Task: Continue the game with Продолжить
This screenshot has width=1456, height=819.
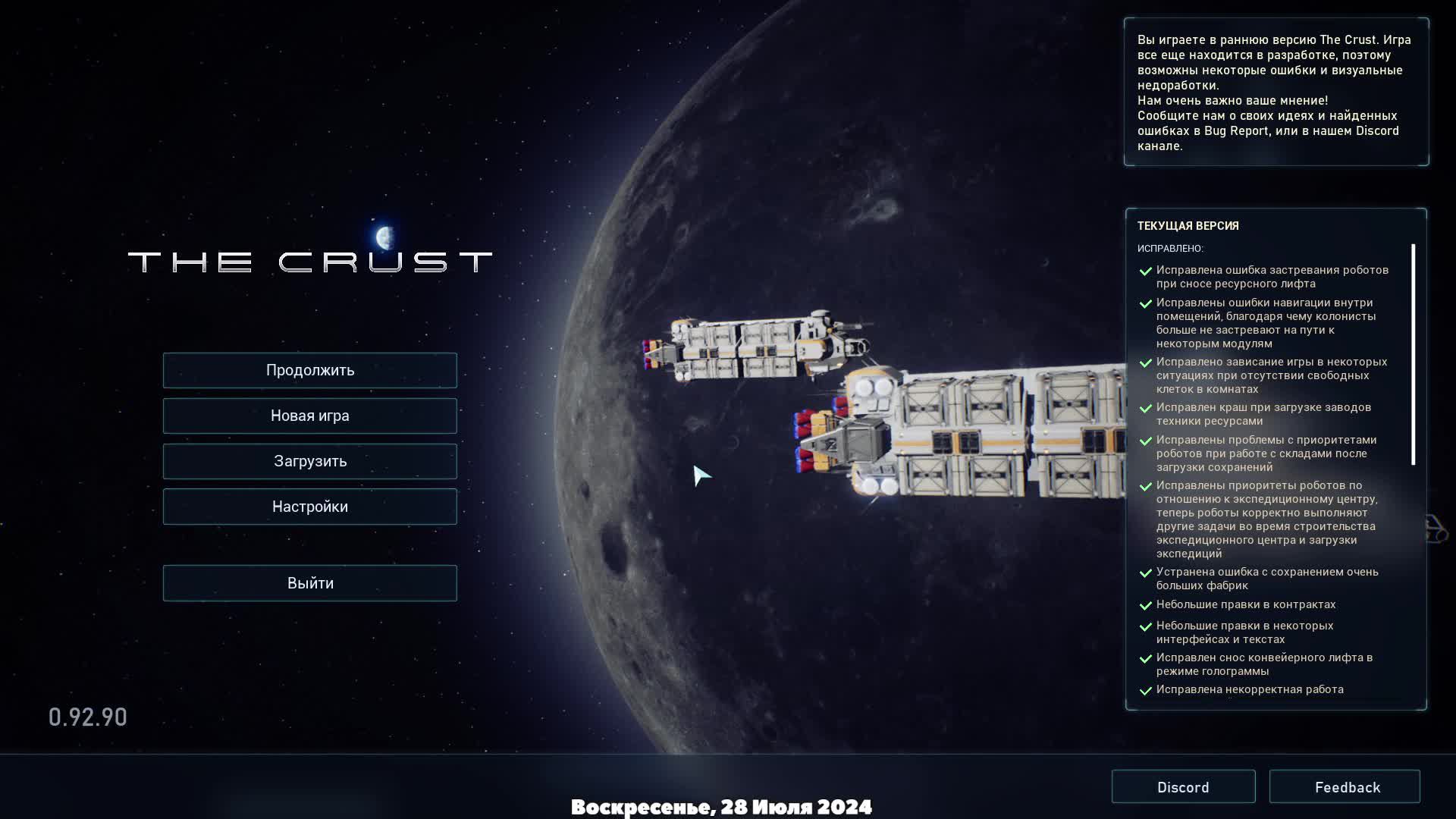Action: tap(309, 370)
